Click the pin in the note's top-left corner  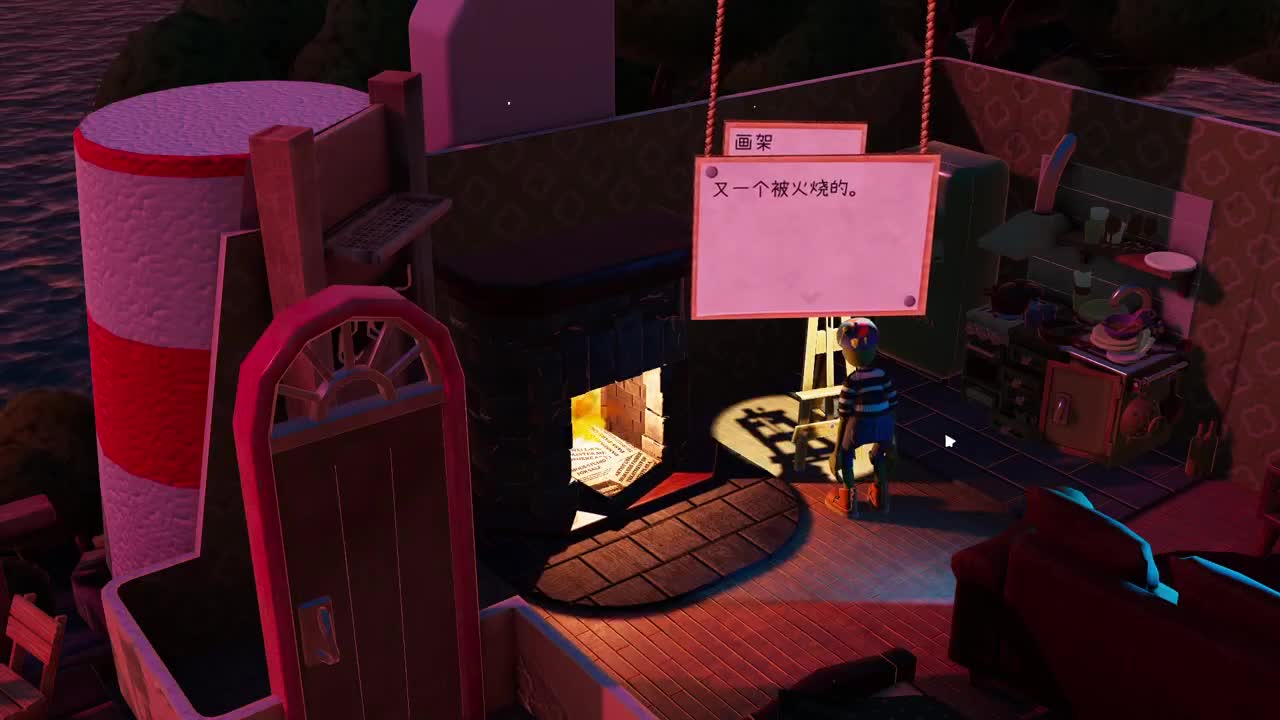pos(711,172)
